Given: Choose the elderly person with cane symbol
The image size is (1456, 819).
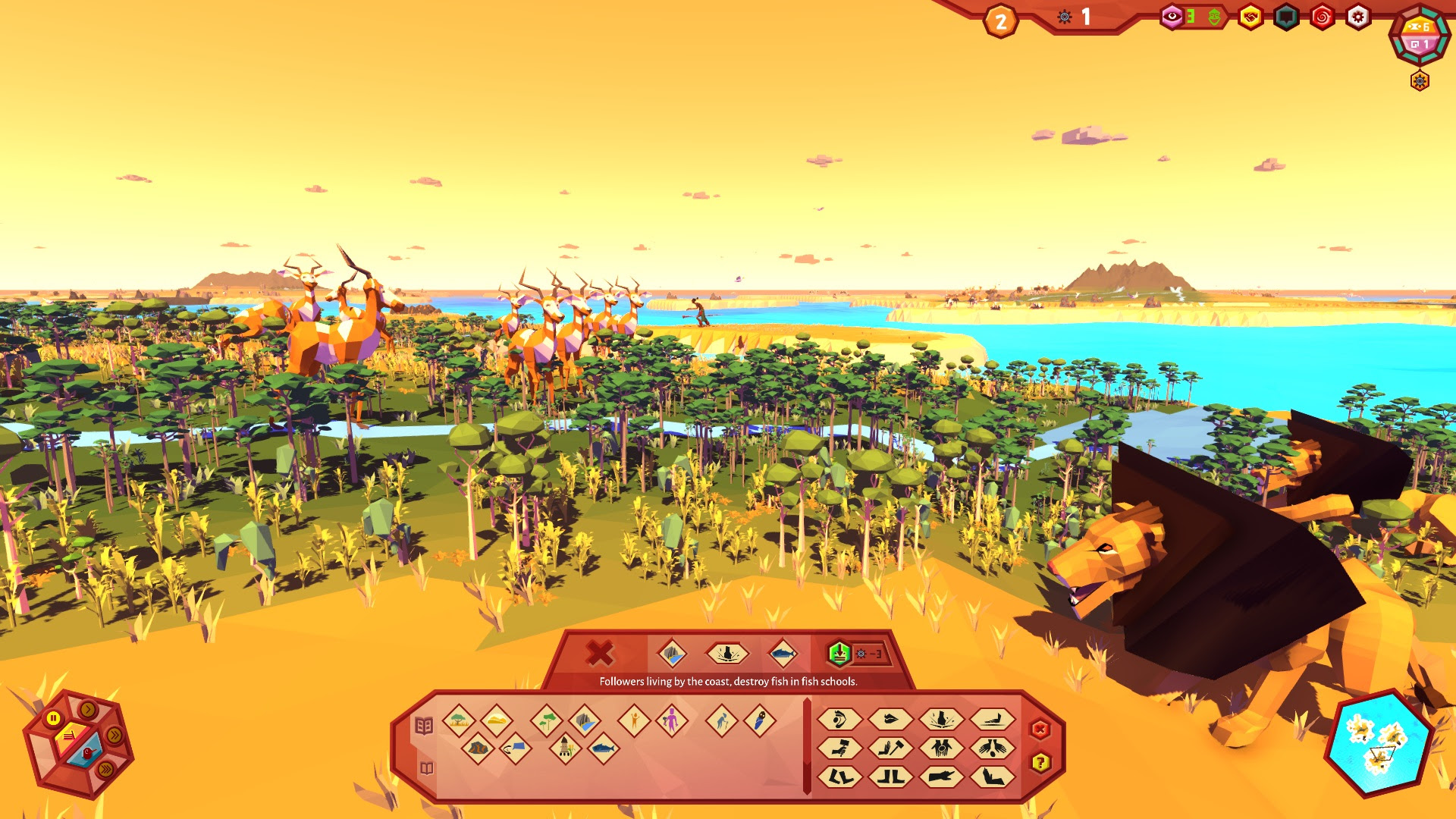Looking at the screenshot, I should tap(721, 720).
